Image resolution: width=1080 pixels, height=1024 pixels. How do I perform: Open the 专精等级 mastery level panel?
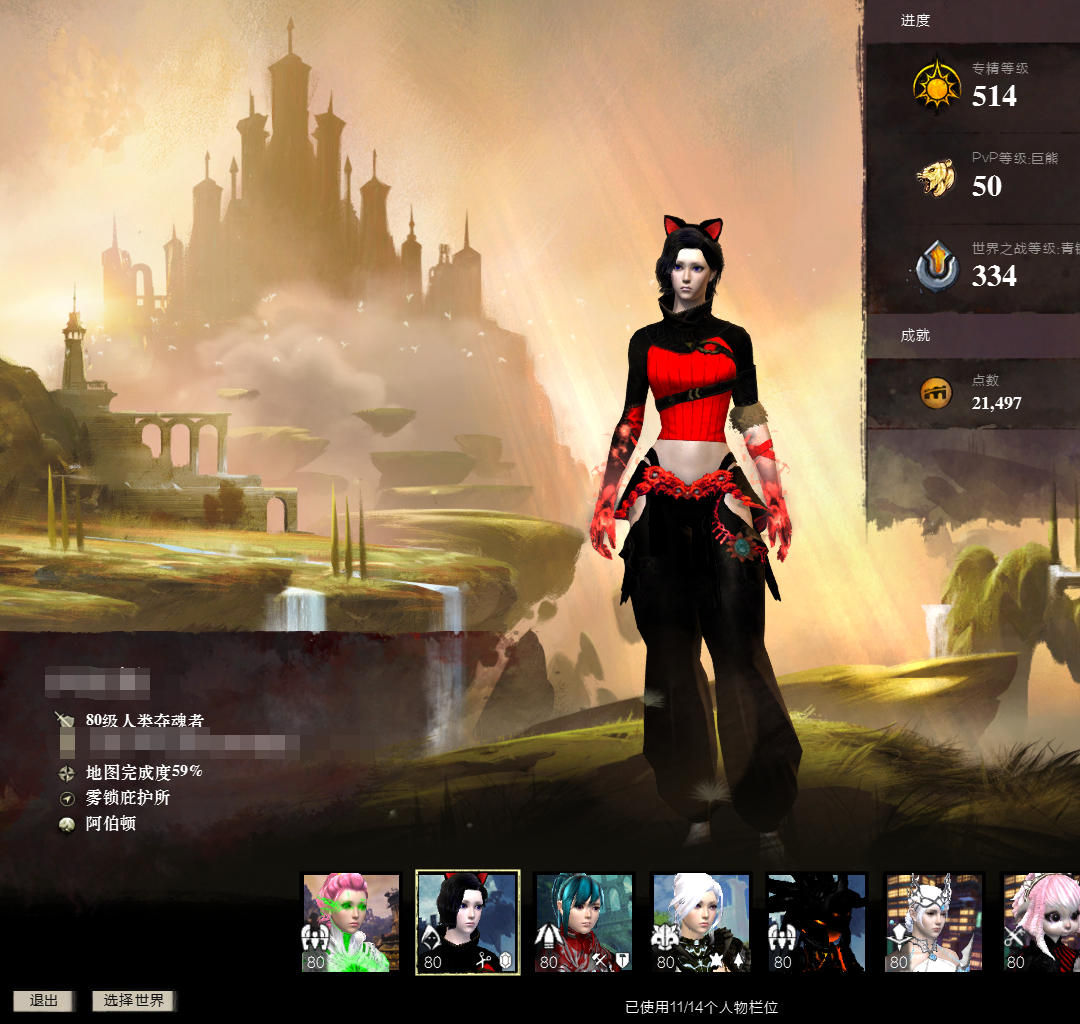(x=972, y=86)
